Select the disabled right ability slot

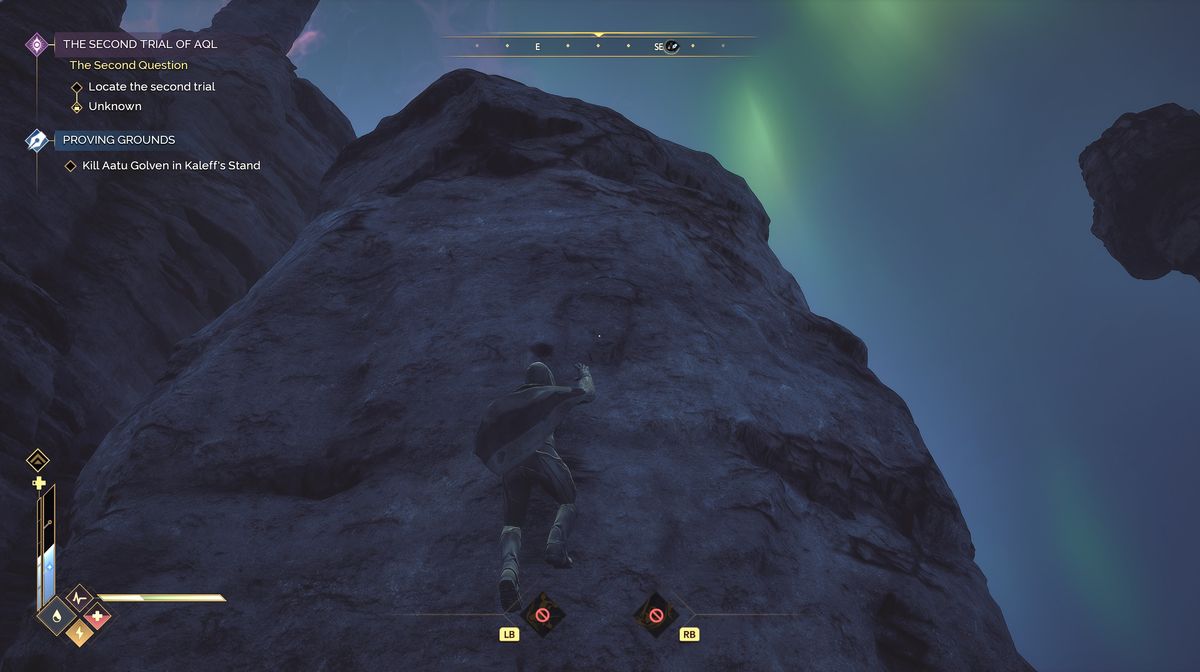coord(656,615)
